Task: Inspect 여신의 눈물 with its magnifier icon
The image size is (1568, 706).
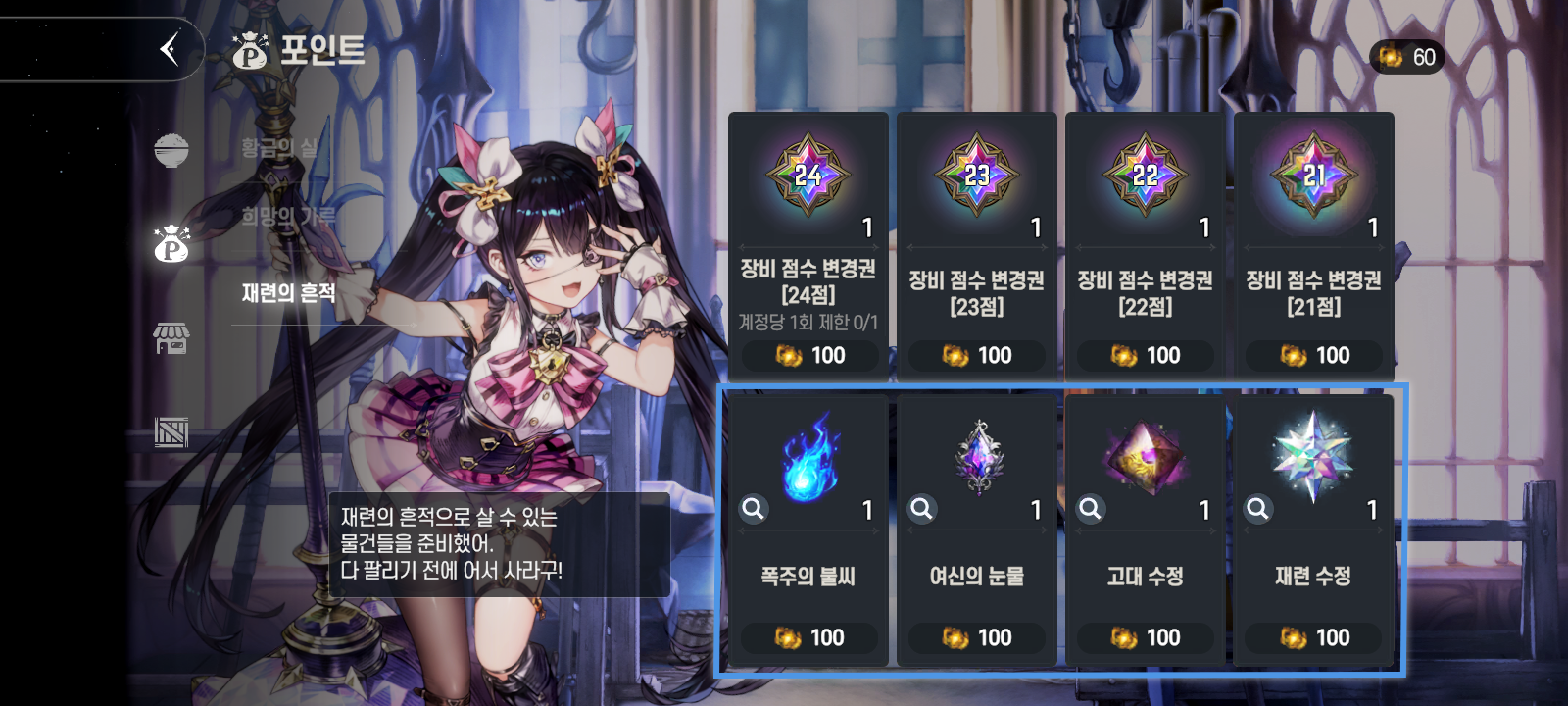Action: pos(921,508)
